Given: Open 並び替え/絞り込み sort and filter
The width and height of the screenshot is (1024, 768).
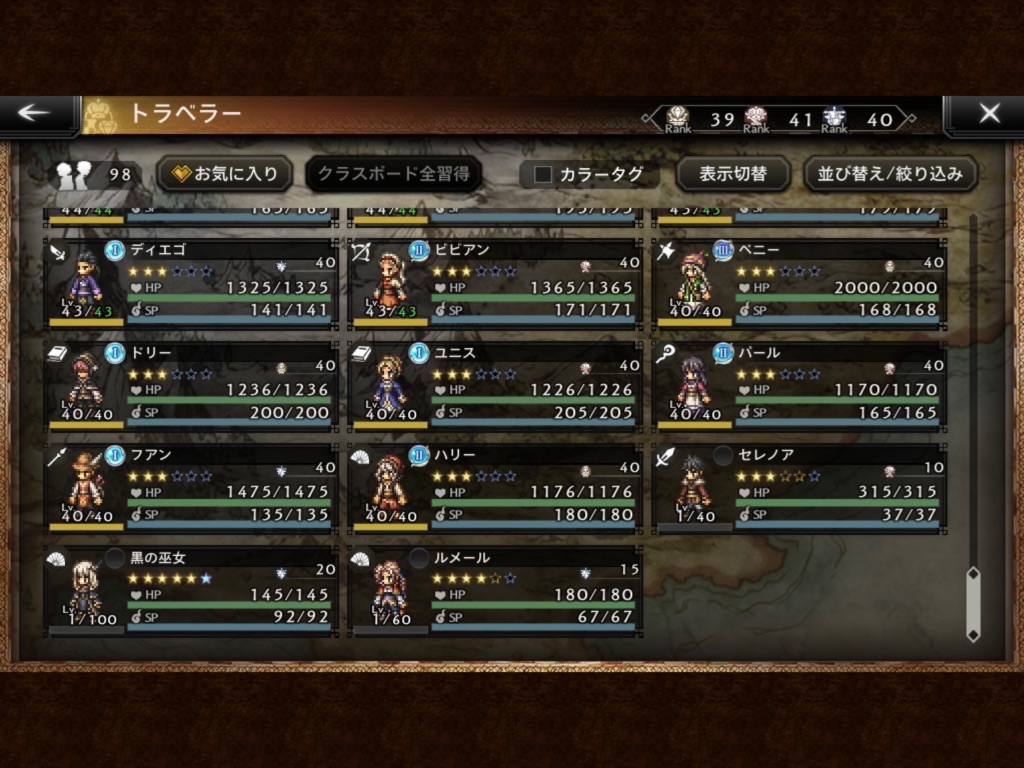Looking at the screenshot, I should click(x=890, y=174).
